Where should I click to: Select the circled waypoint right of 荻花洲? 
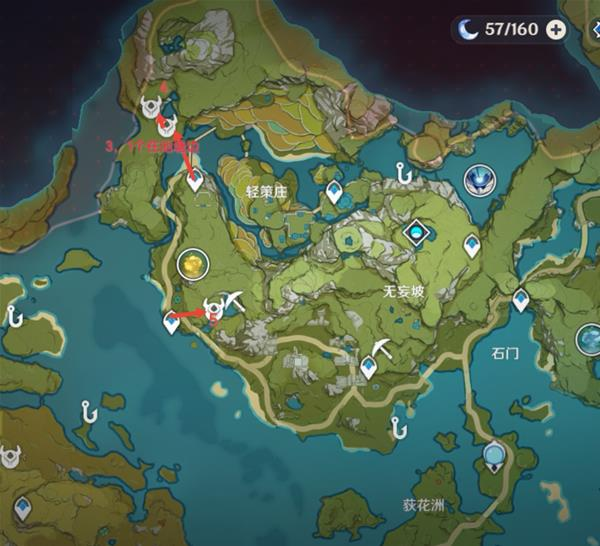pos(493,457)
